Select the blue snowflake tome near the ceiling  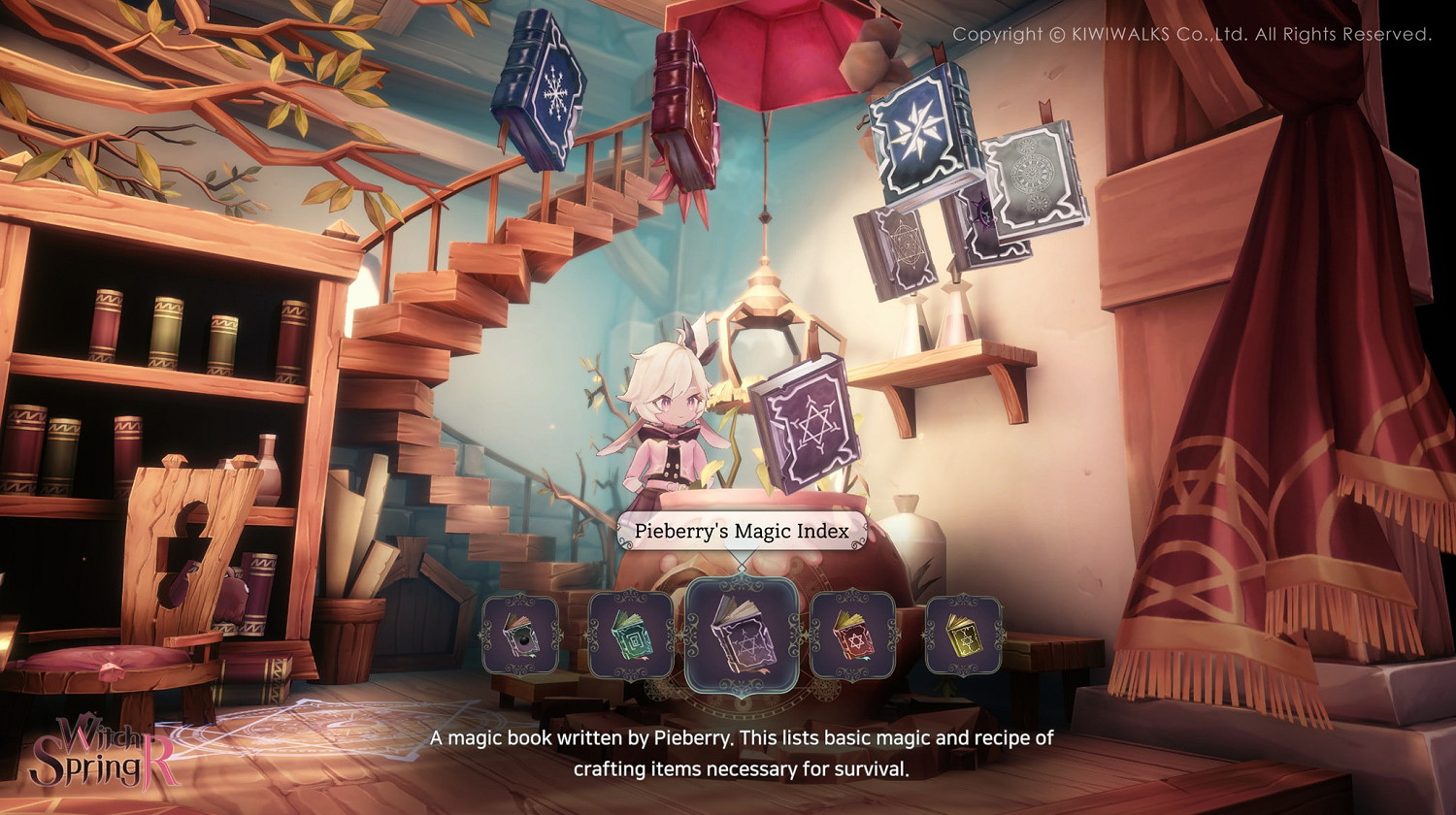[x=540, y=92]
